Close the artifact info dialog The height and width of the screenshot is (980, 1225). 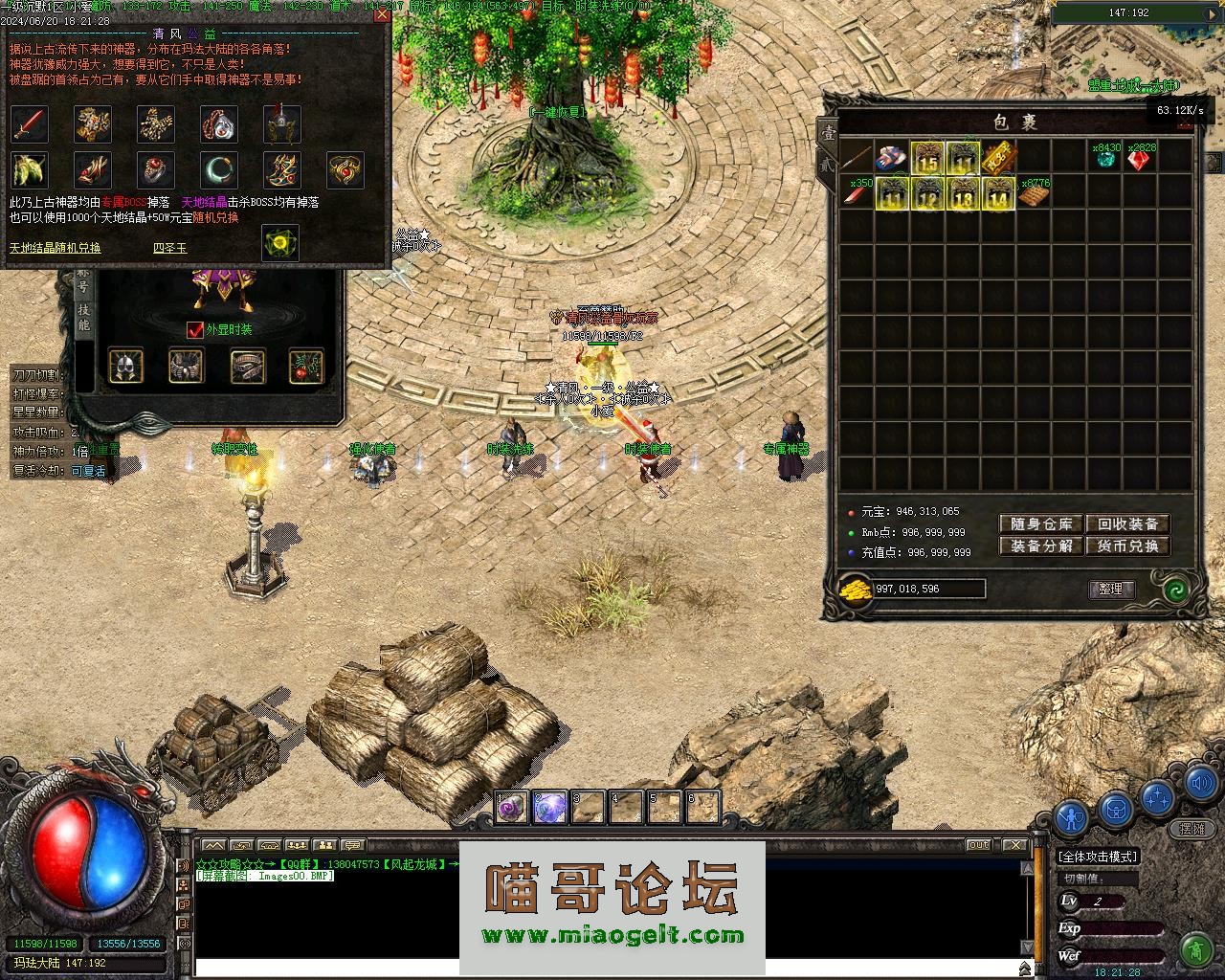[381, 14]
